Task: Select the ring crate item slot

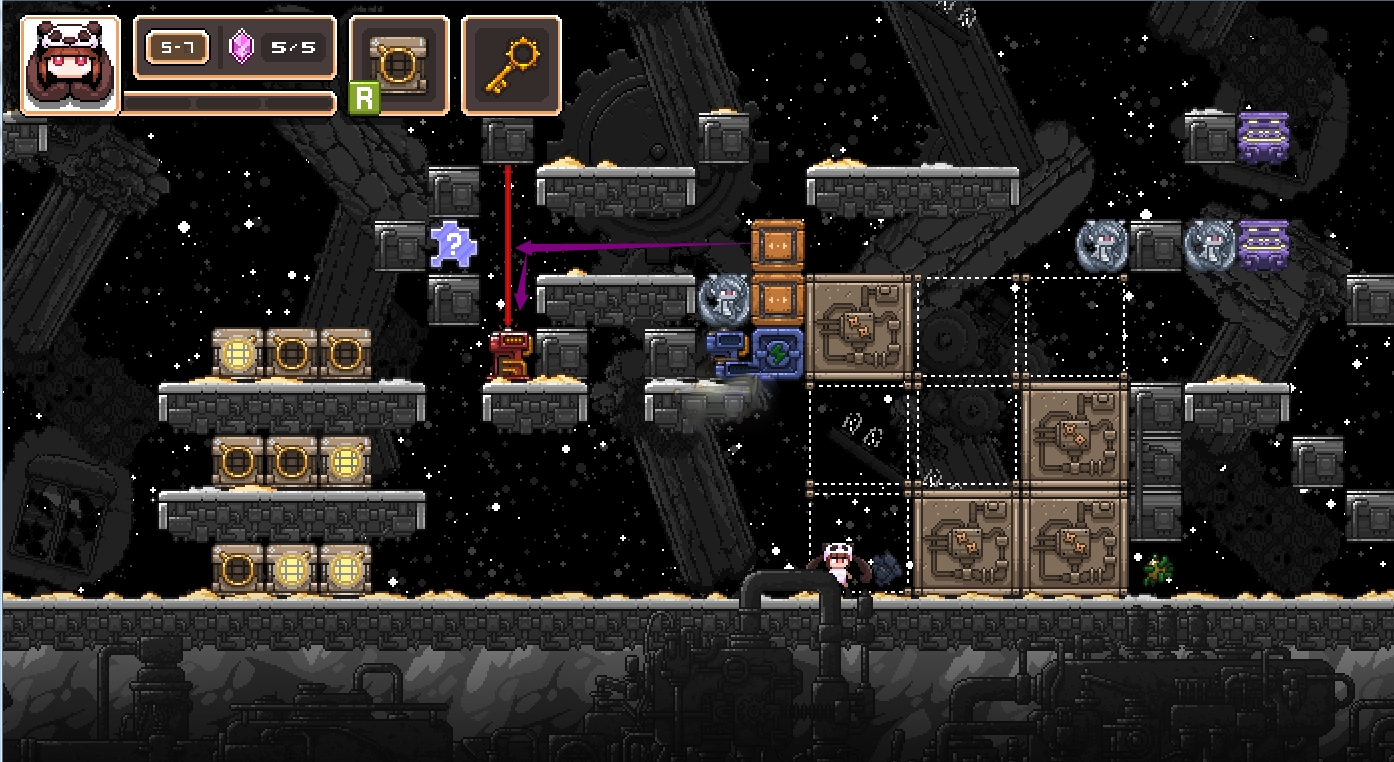Action: [399, 64]
